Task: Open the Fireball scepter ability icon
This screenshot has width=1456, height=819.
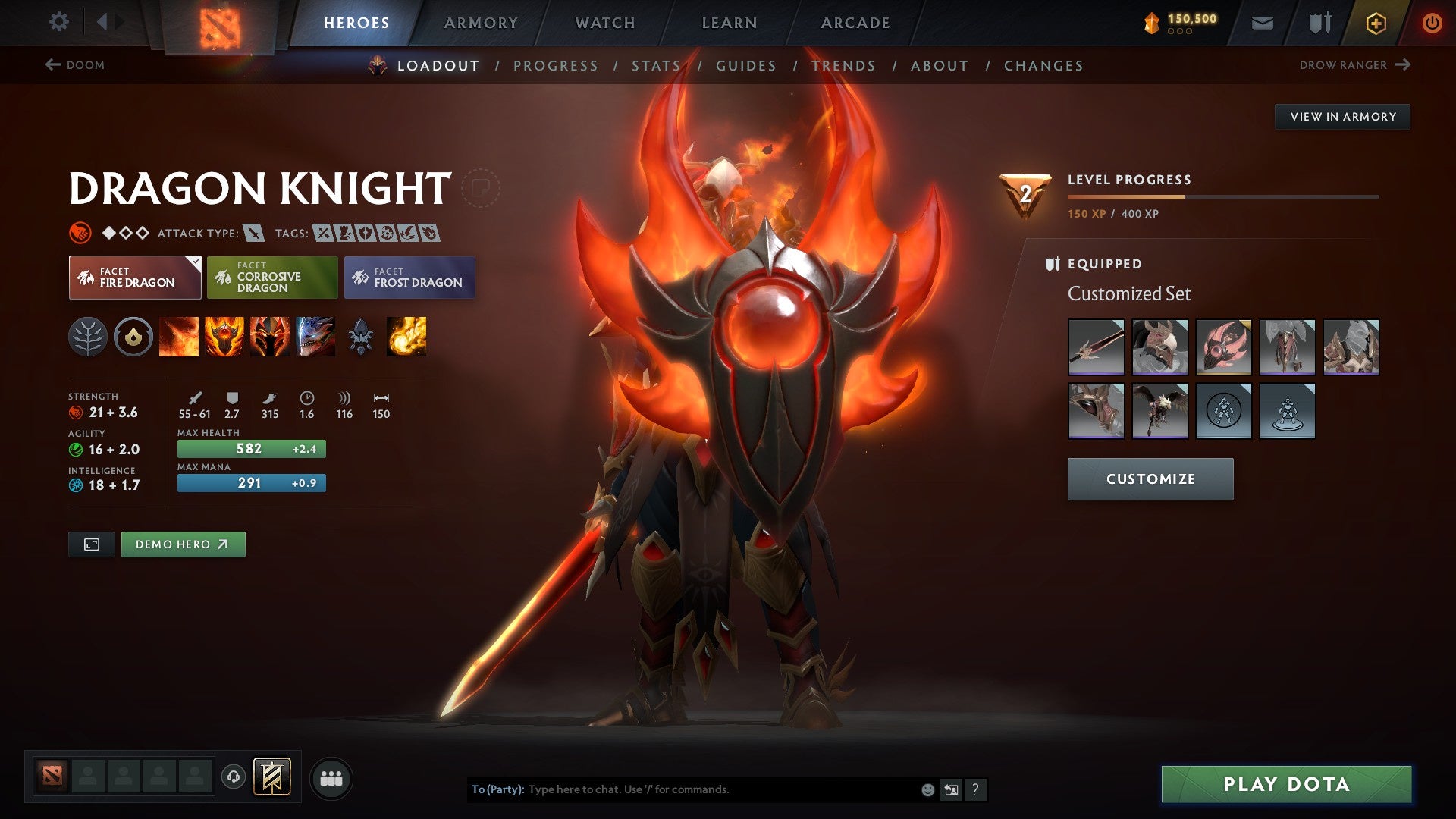Action: 407,337
